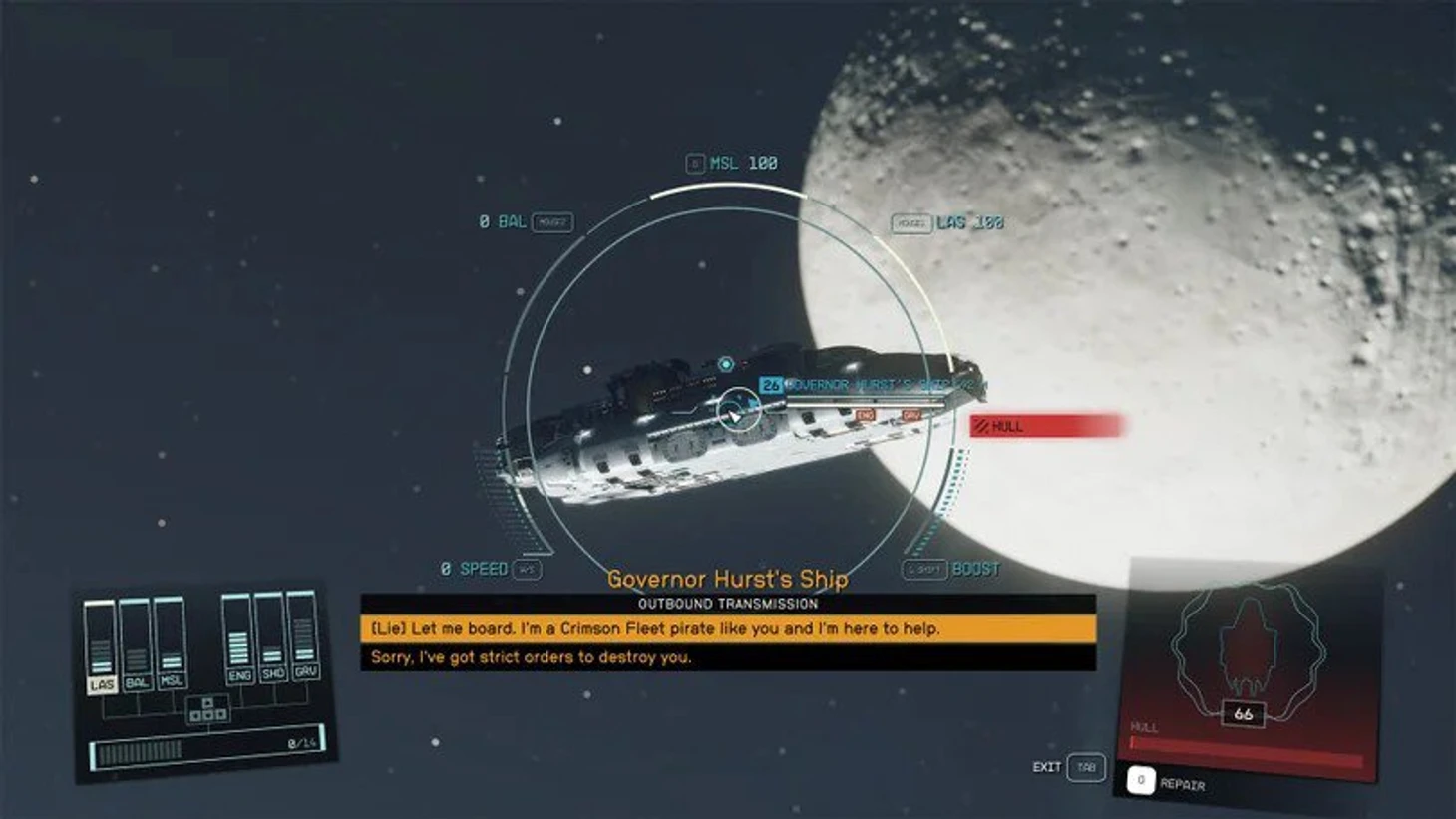The height and width of the screenshot is (819, 1456).
Task: Select the GRV power allocation column
Action: coord(304,634)
